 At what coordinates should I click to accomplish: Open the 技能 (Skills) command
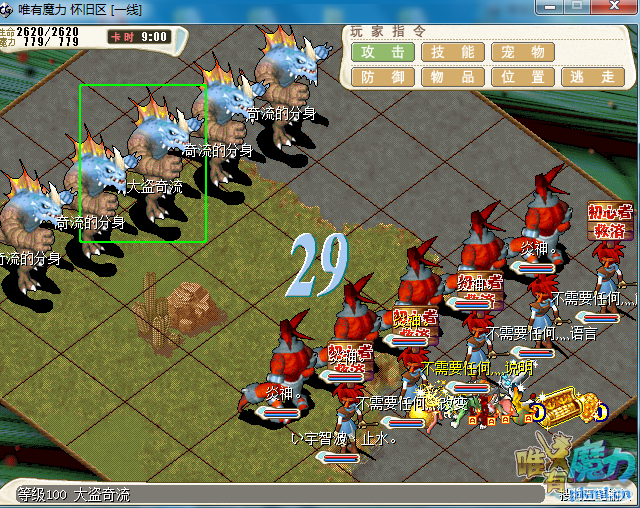(x=453, y=52)
